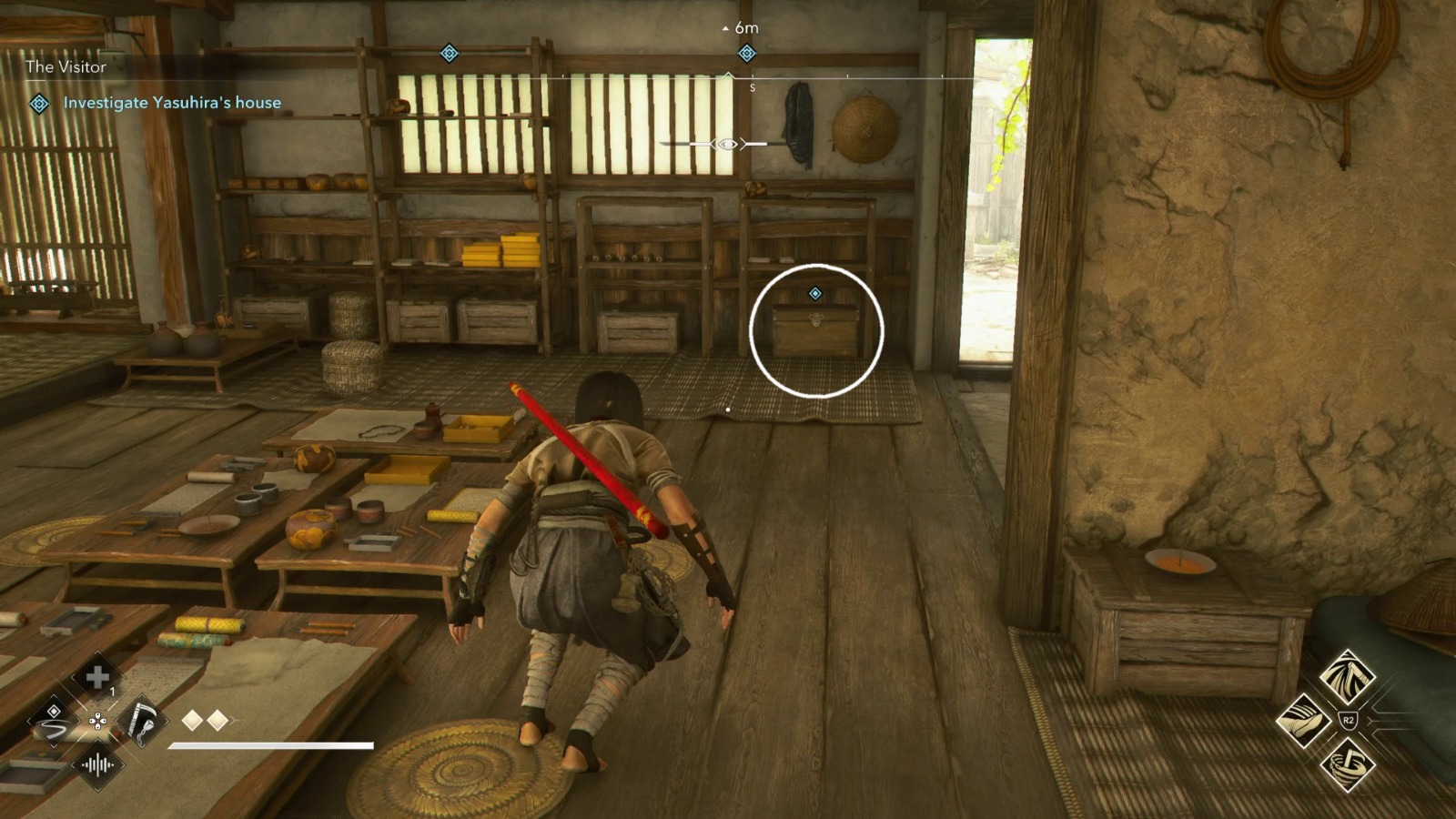Select the swirl tool icon with blue quest diamond
This screenshot has height=819, width=1456.
pyautogui.click(x=56, y=722)
